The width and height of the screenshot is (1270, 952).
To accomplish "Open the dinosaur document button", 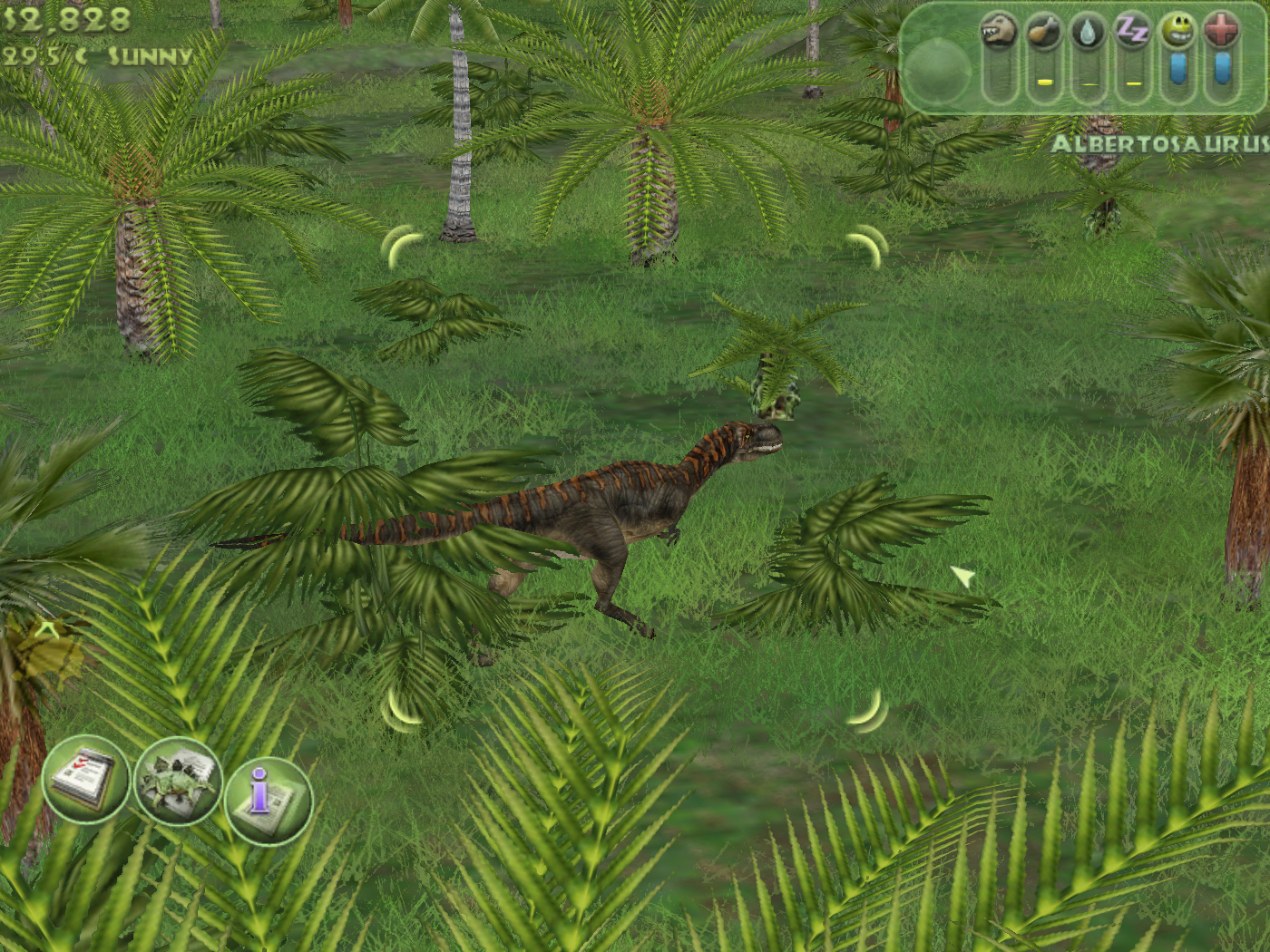I will click(178, 782).
